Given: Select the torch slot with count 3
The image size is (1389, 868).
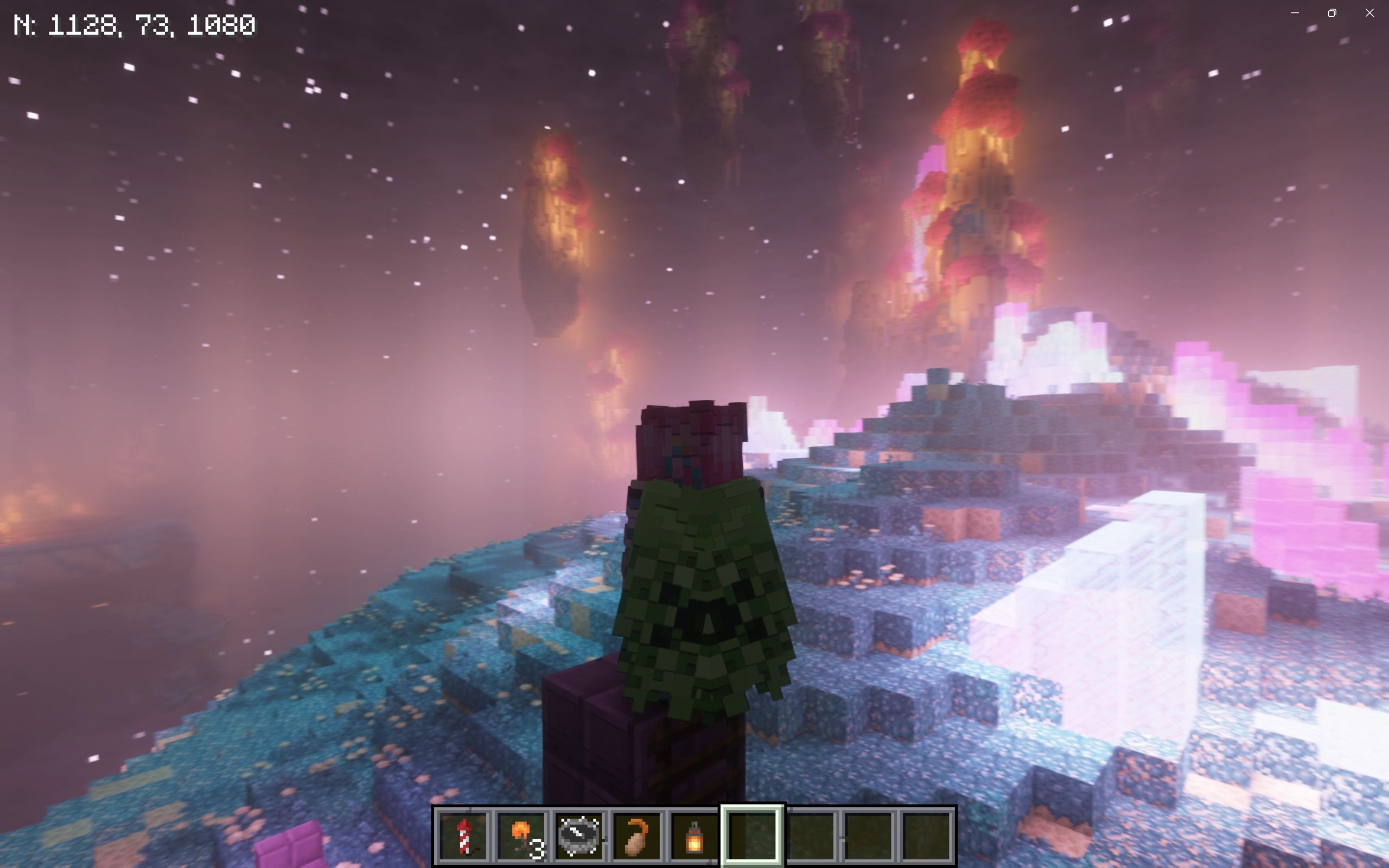Looking at the screenshot, I should 522,836.
